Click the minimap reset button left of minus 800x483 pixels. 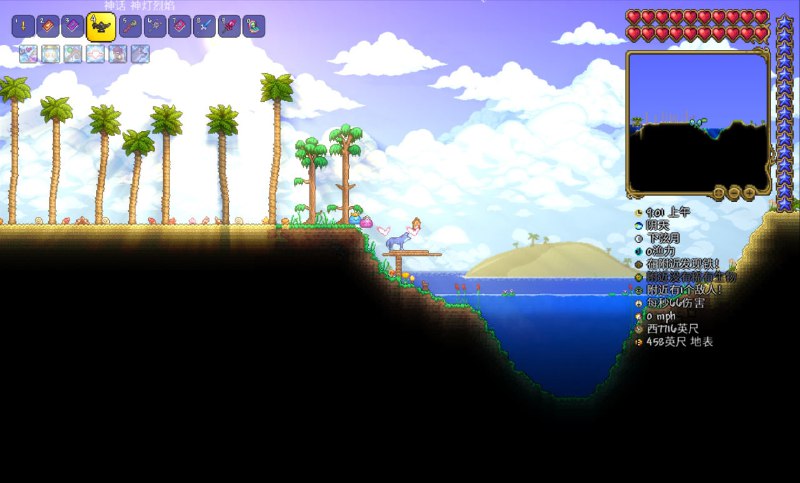click(x=719, y=191)
